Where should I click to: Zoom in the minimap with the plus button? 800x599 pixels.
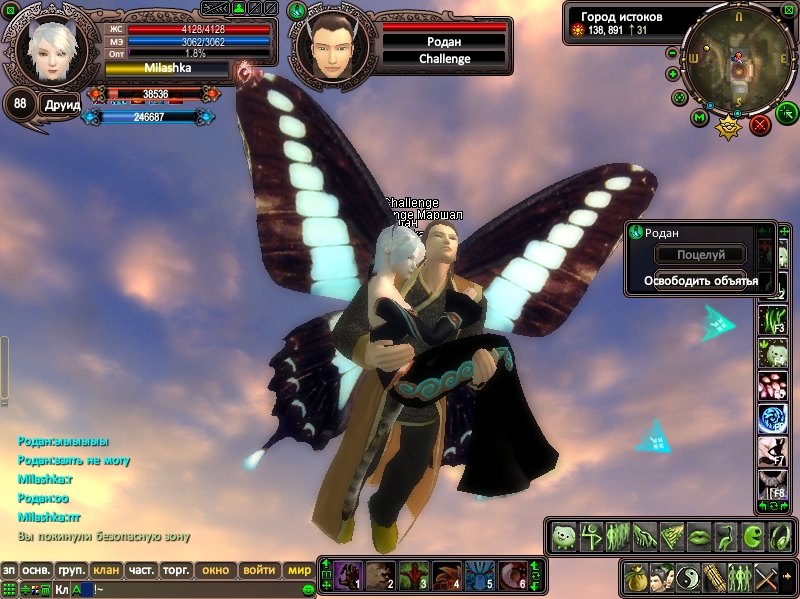pos(672,76)
